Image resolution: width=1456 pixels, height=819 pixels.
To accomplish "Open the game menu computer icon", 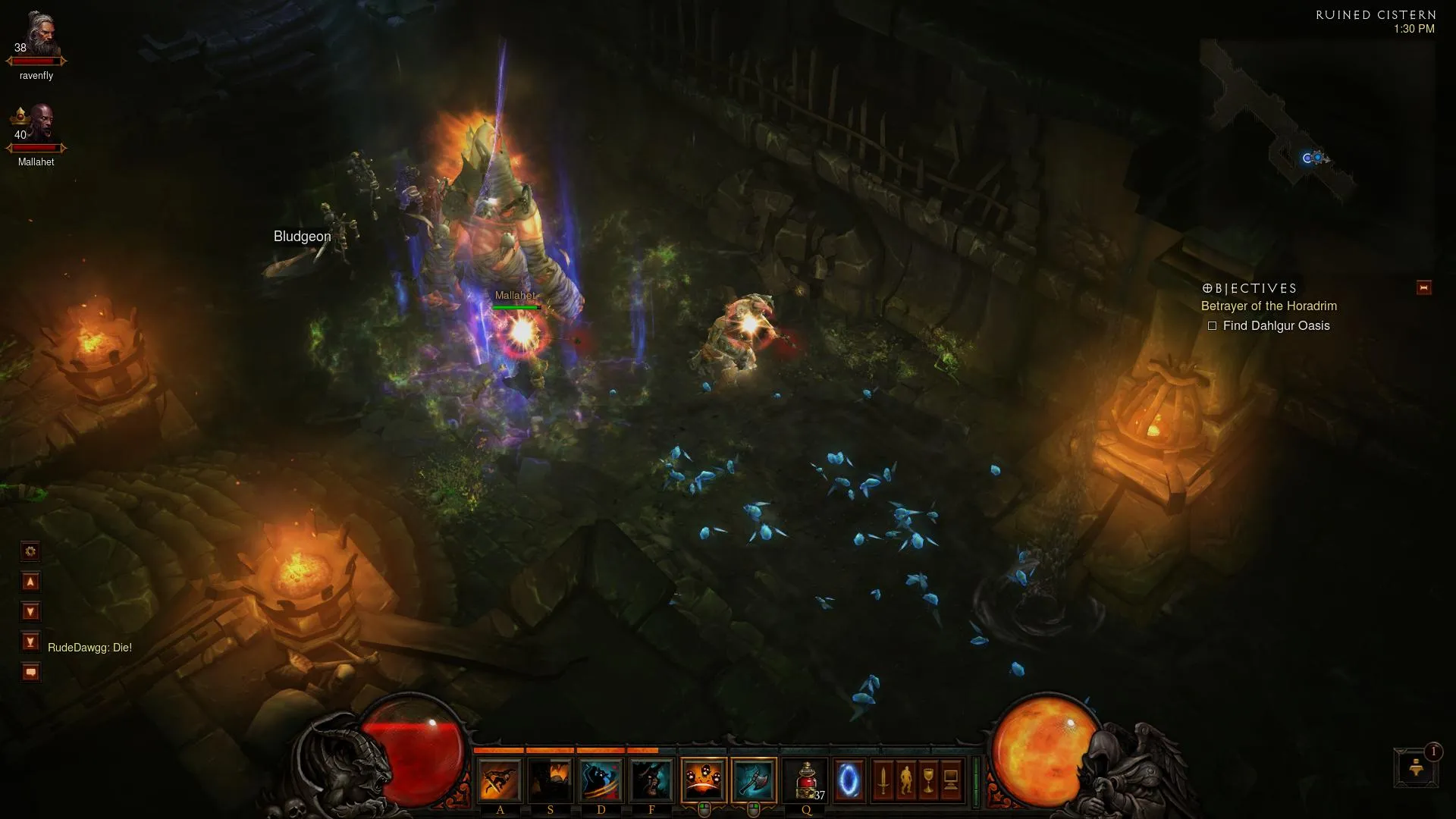I will click(x=951, y=780).
